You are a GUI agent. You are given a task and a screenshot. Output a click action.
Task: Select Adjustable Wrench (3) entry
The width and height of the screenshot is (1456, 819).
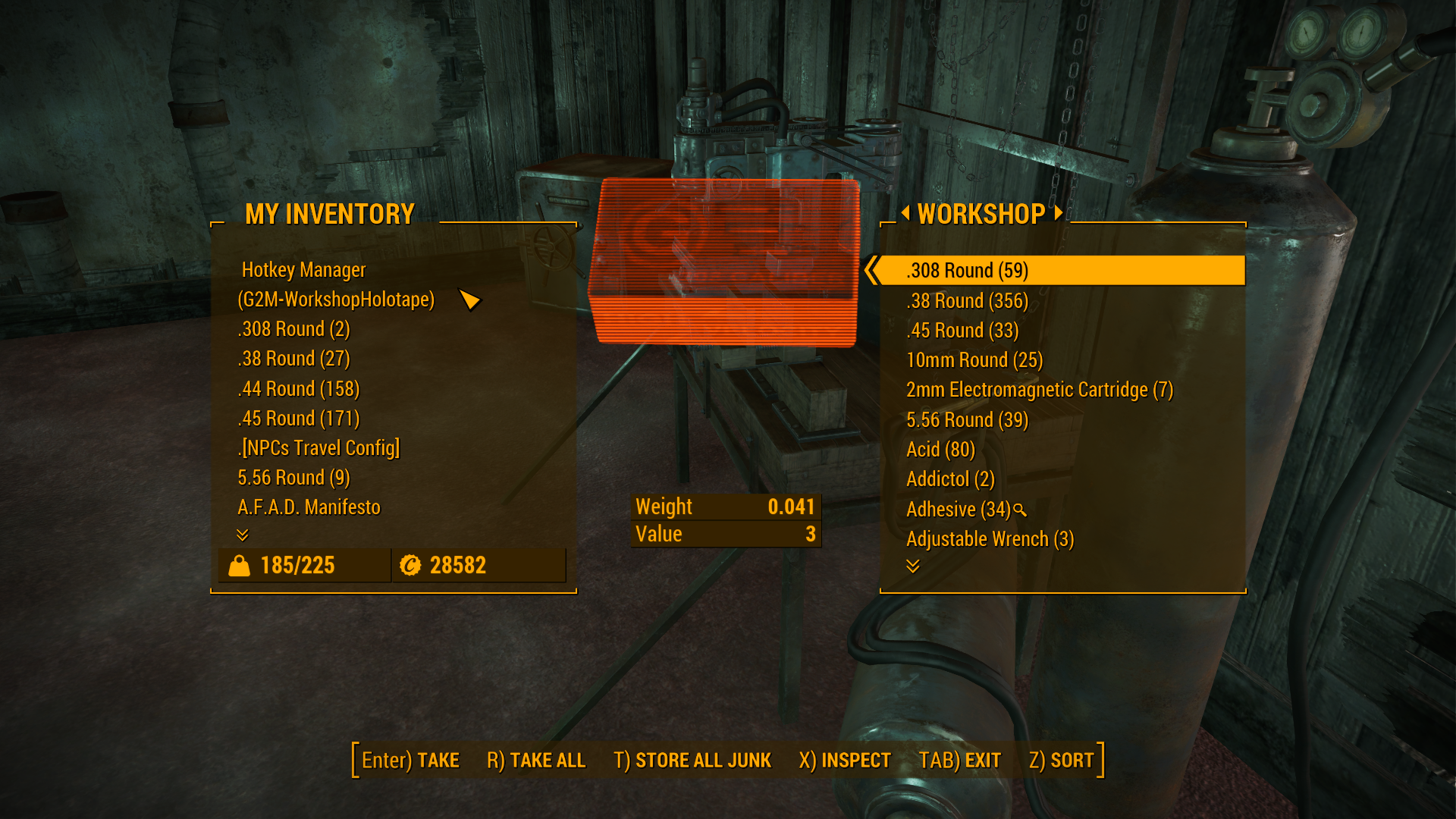click(x=990, y=539)
